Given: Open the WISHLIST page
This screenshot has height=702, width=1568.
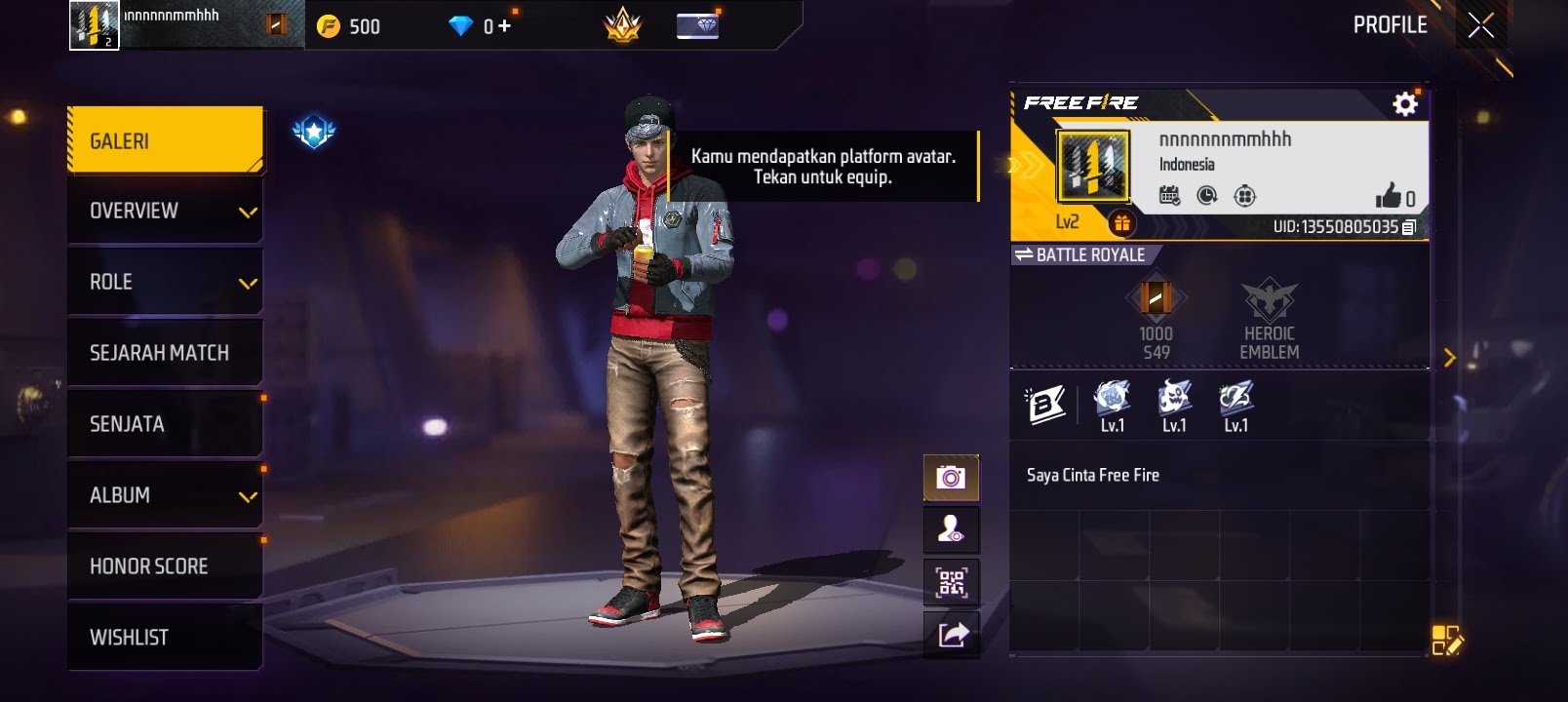Looking at the screenshot, I should (x=164, y=636).
